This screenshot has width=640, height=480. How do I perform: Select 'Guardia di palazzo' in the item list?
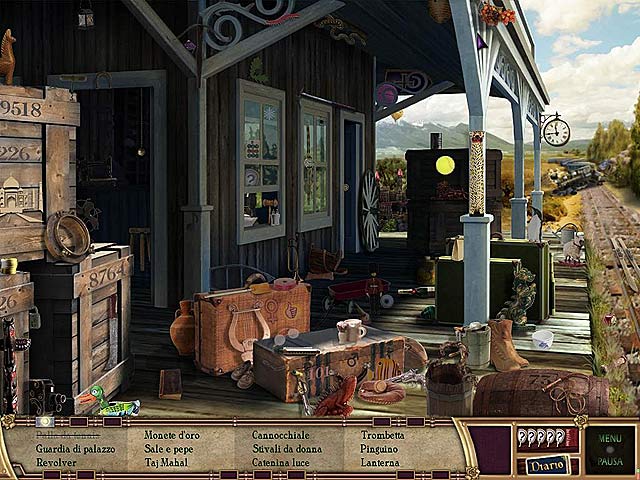click(x=75, y=449)
